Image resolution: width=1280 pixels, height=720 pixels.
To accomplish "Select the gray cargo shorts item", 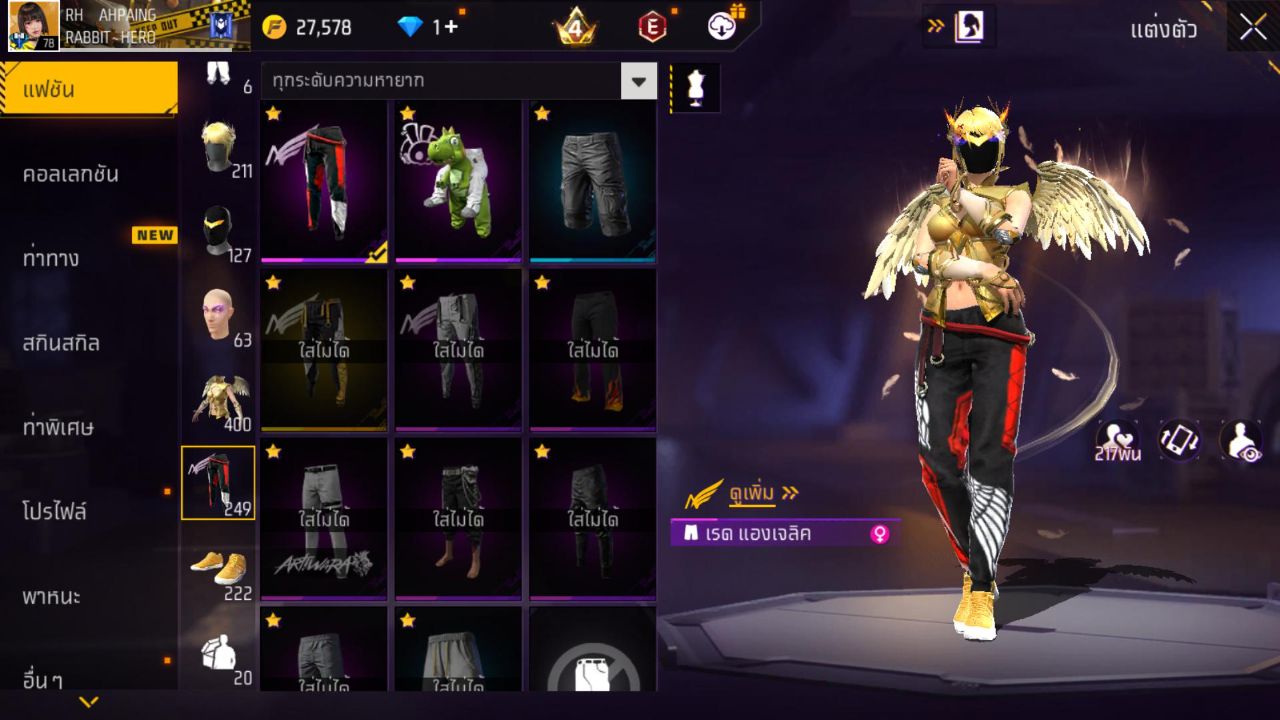I will [x=593, y=181].
